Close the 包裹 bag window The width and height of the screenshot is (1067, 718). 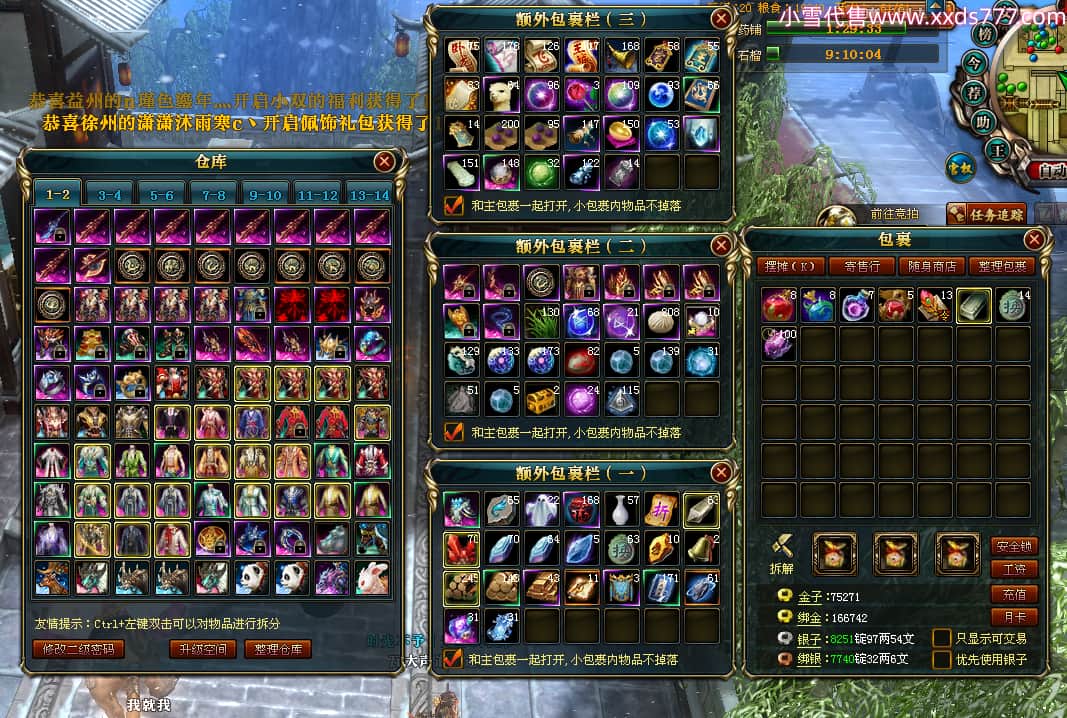click(1035, 239)
